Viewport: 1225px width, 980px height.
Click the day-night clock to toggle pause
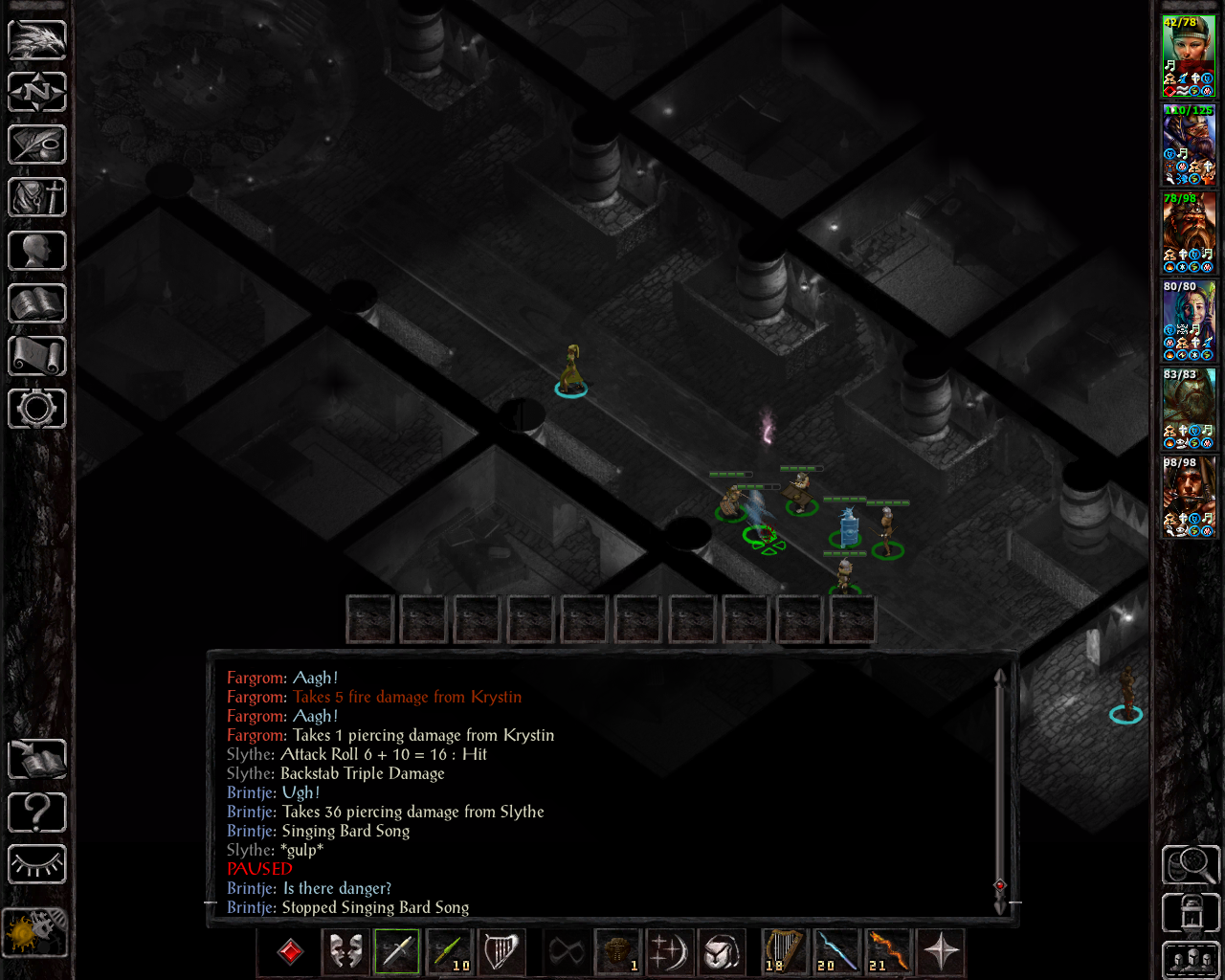(x=35, y=930)
